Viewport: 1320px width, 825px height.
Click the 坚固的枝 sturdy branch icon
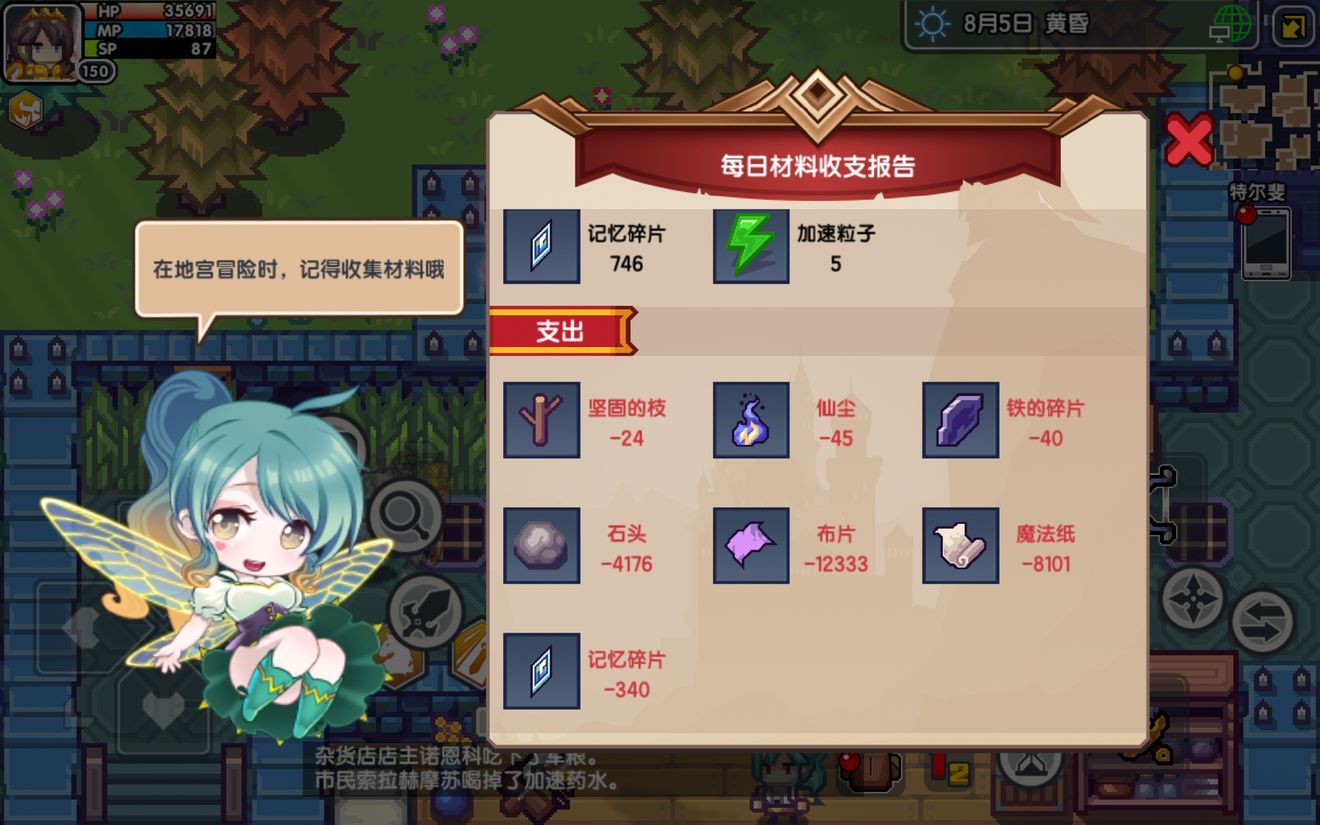pos(541,419)
